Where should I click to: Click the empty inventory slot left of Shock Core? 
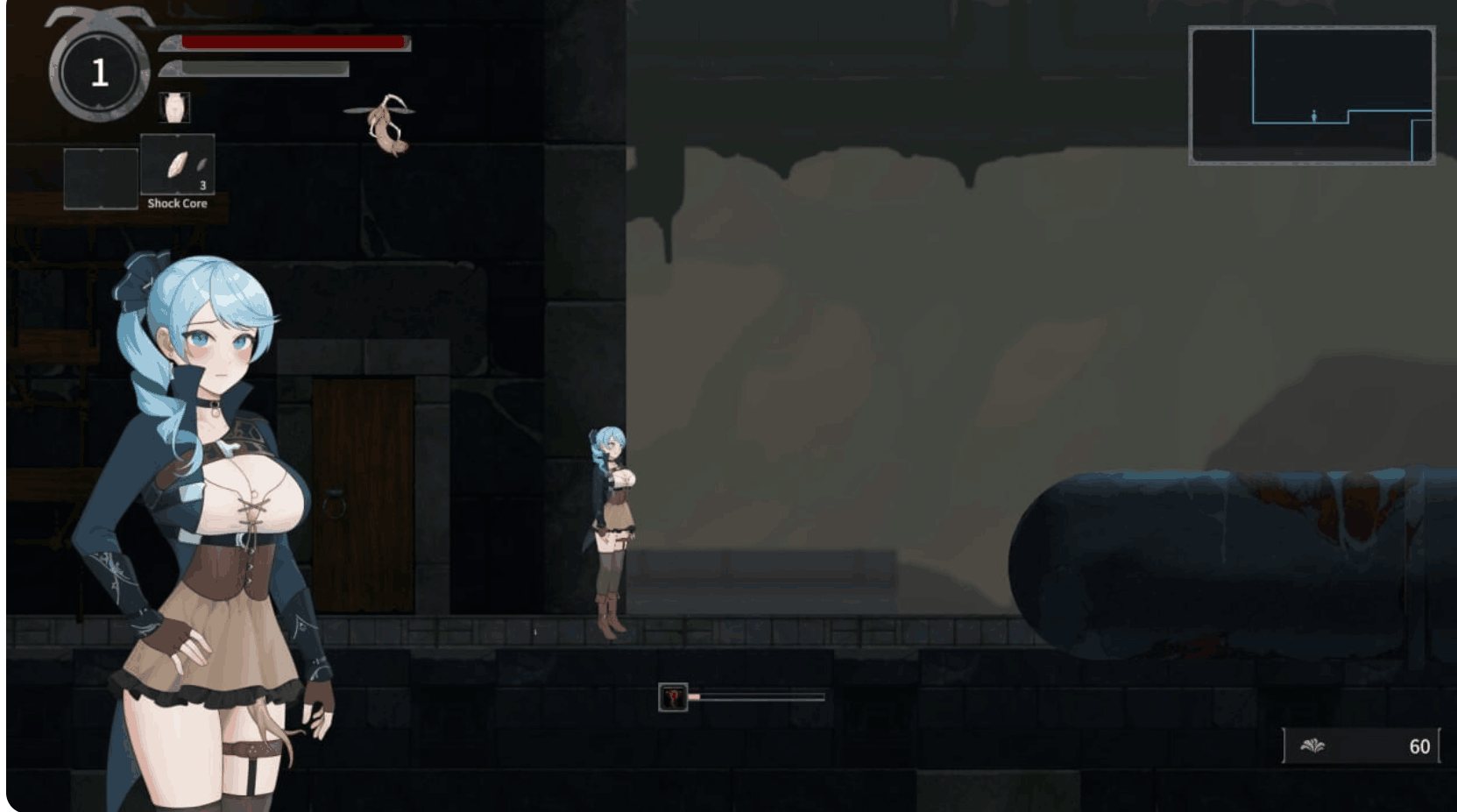tap(99, 180)
